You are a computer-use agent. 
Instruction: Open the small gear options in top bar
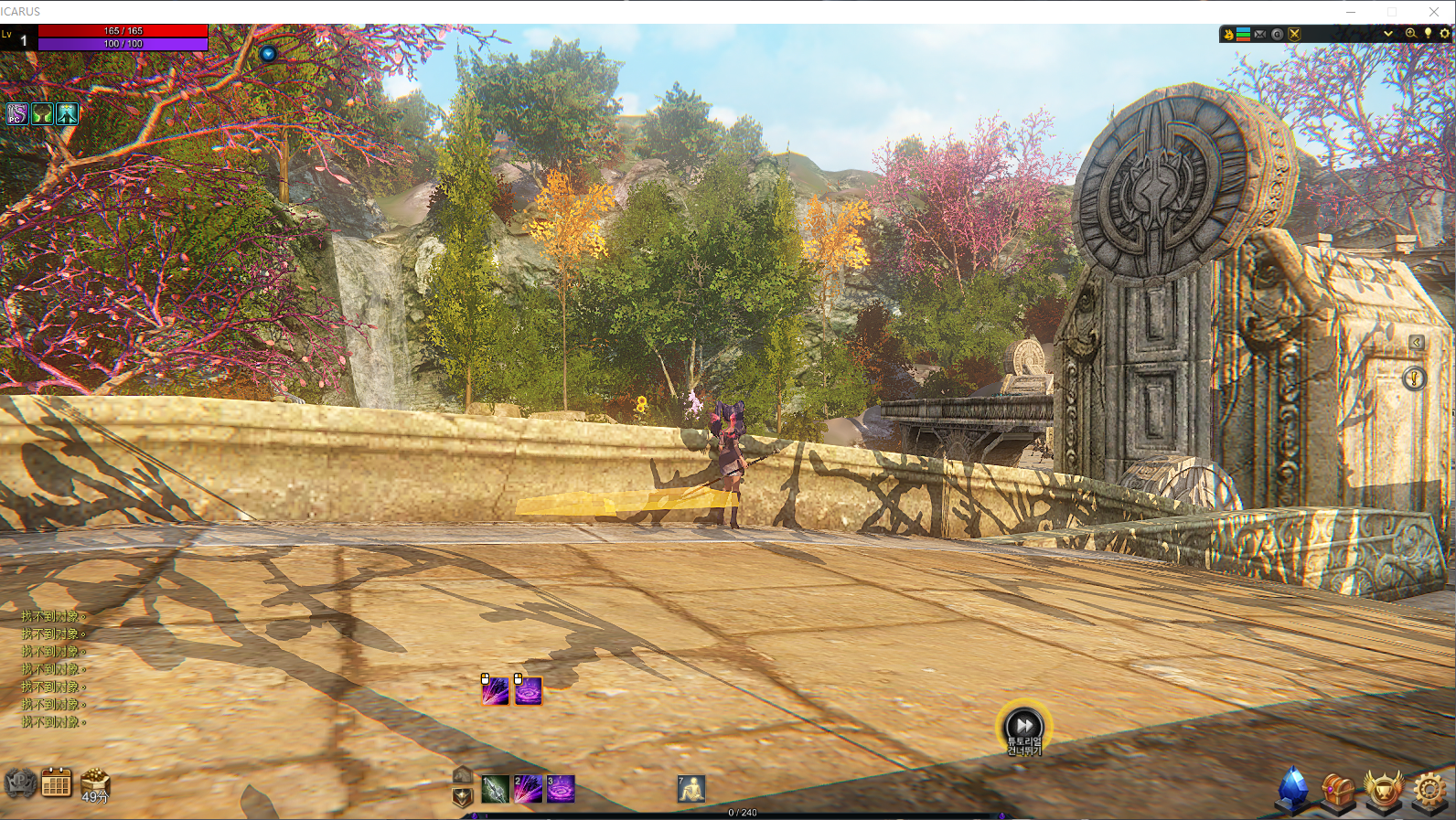pyautogui.click(x=1445, y=34)
